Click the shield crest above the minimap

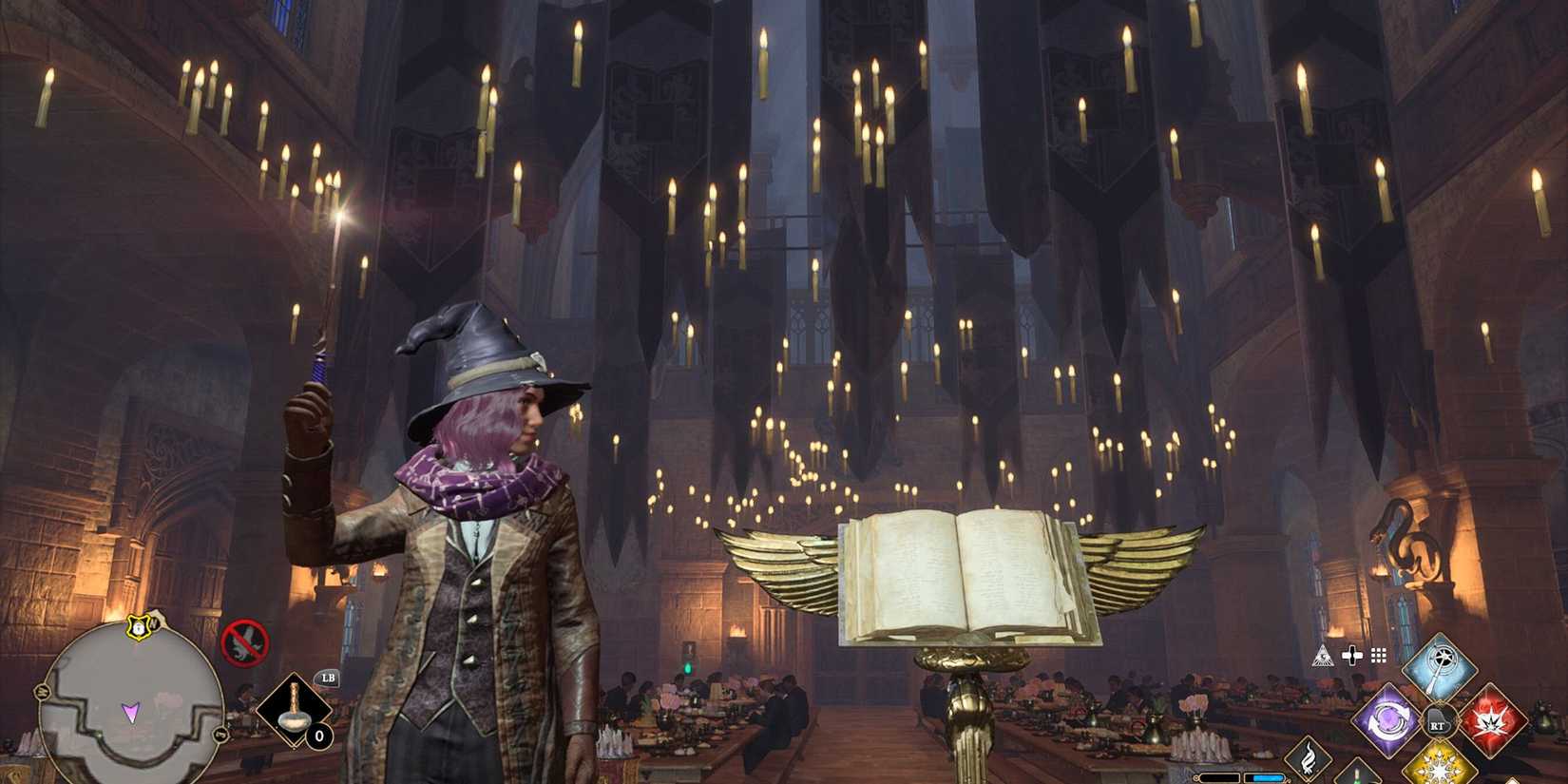coord(138,628)
